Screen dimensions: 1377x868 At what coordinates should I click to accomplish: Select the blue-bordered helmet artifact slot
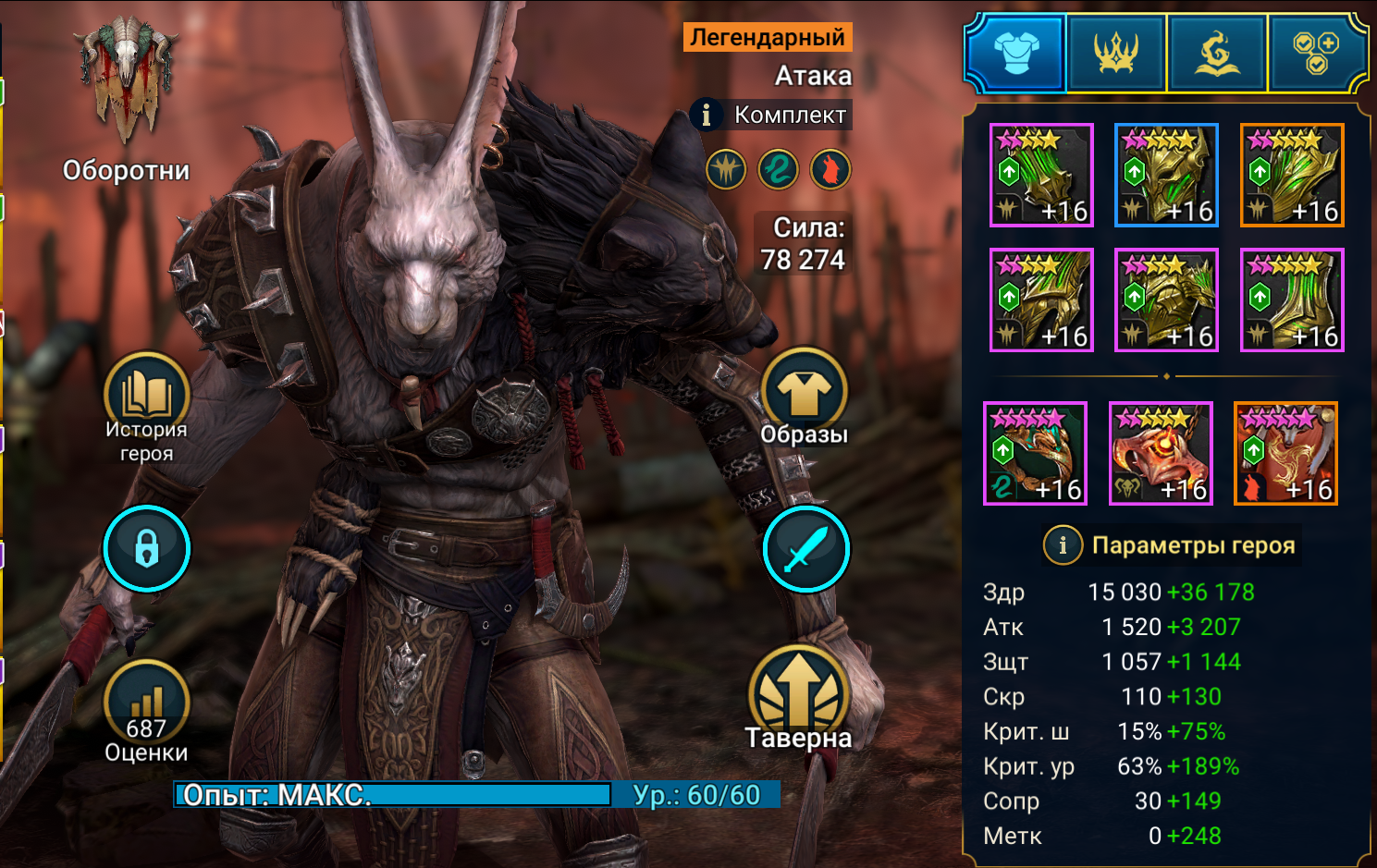tap(1166, 175)
